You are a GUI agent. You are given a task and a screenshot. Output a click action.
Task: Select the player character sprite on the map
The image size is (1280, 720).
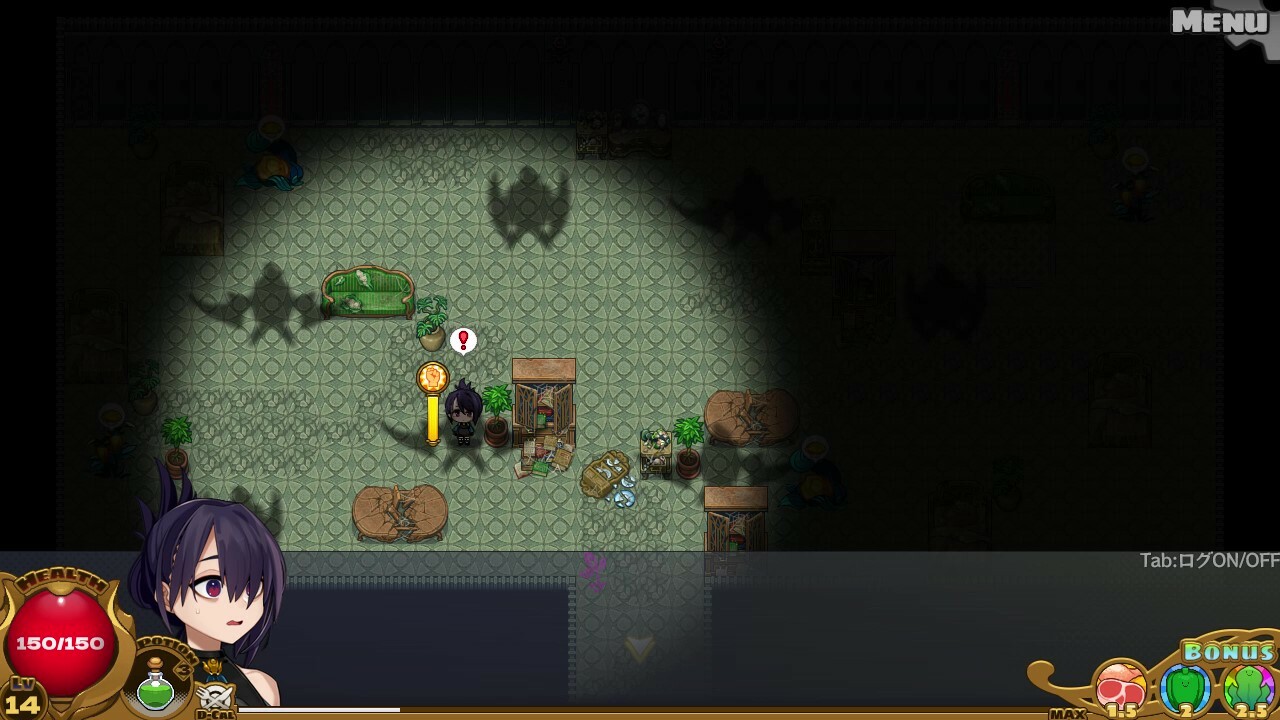[x=464, y=412]
